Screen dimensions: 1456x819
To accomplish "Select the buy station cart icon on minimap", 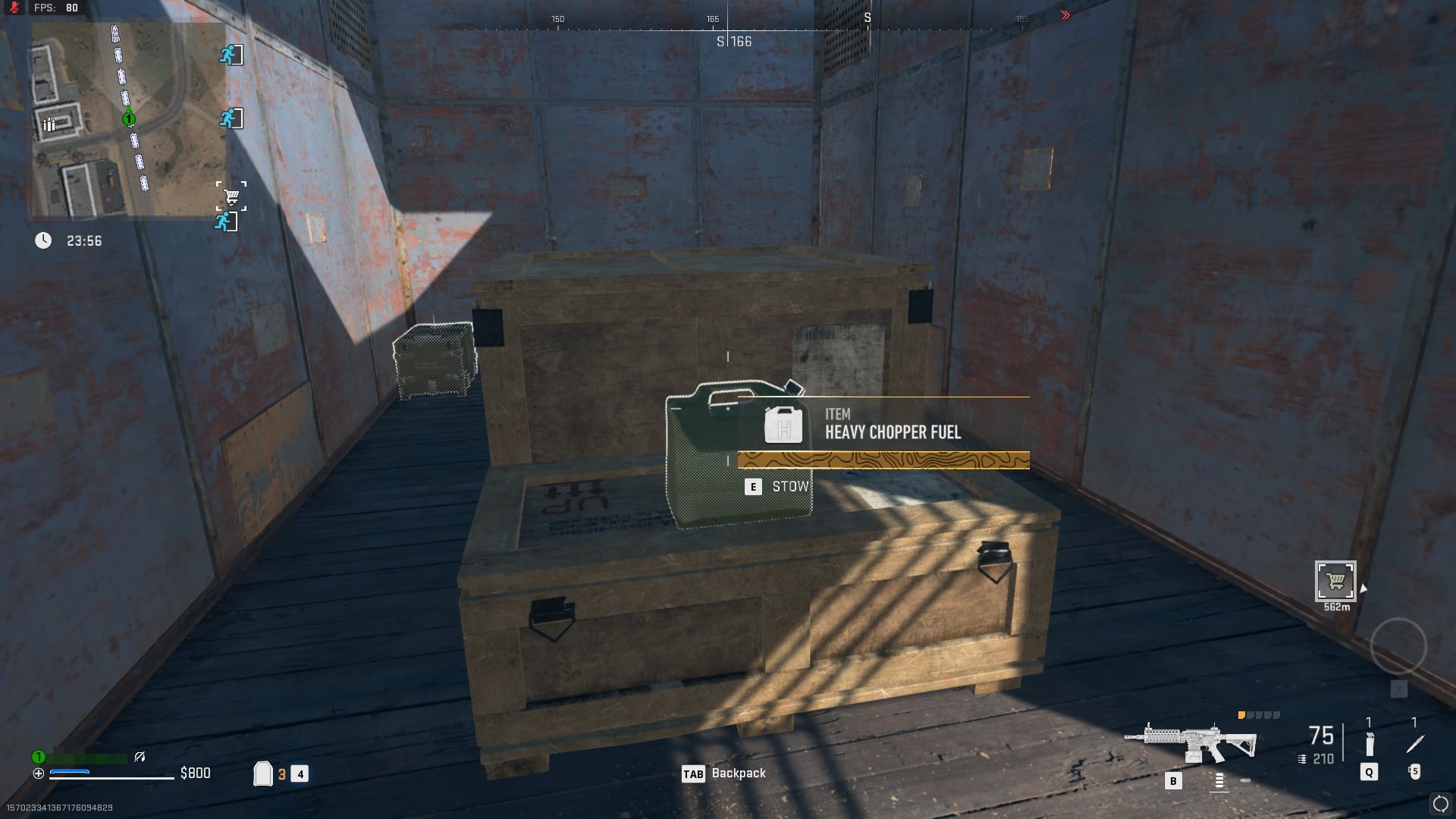I will [x=233, y=194].
